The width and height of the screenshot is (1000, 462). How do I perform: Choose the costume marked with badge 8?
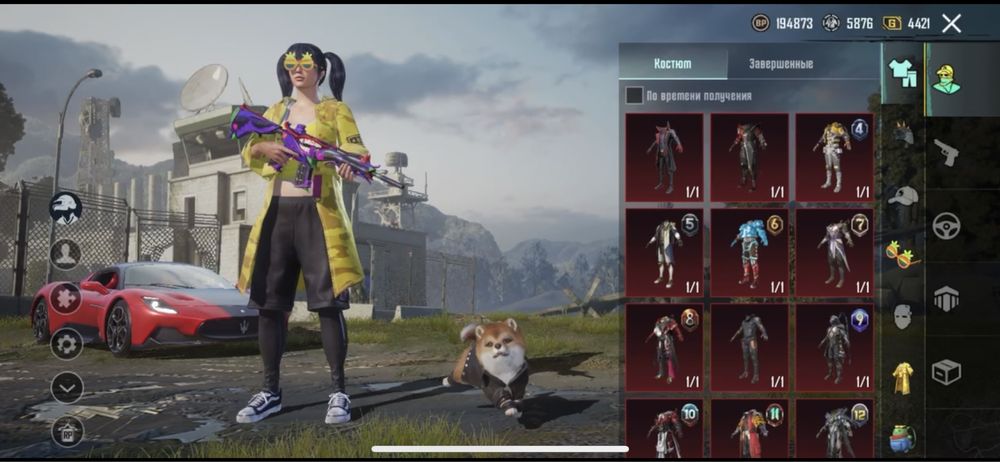click(x=664, y=347)
